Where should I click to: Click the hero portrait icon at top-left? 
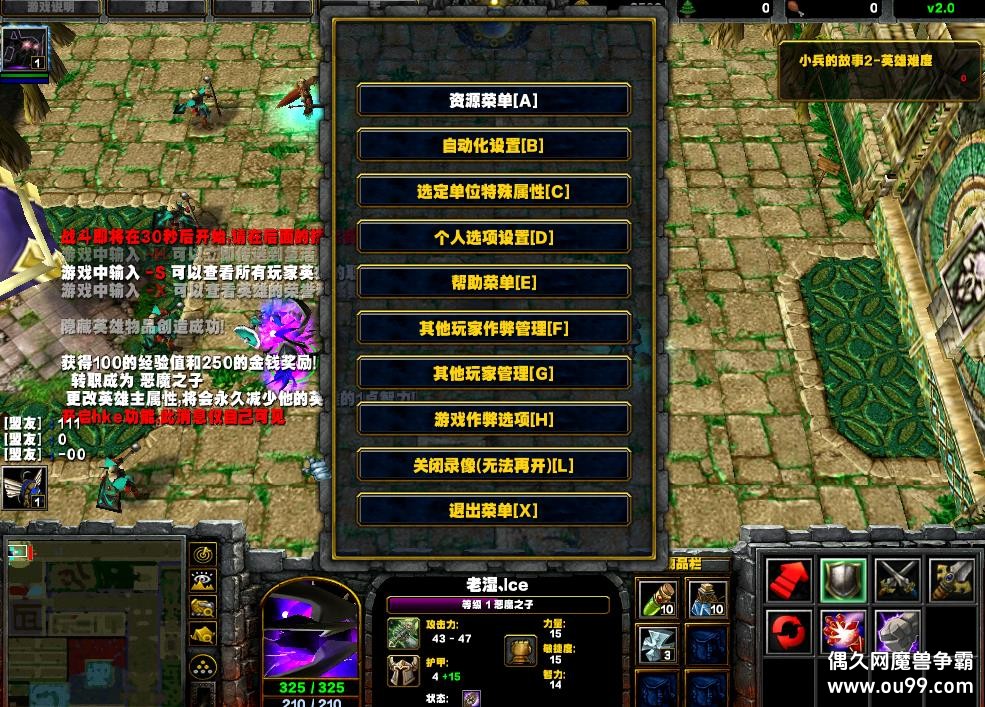point(25,49)
